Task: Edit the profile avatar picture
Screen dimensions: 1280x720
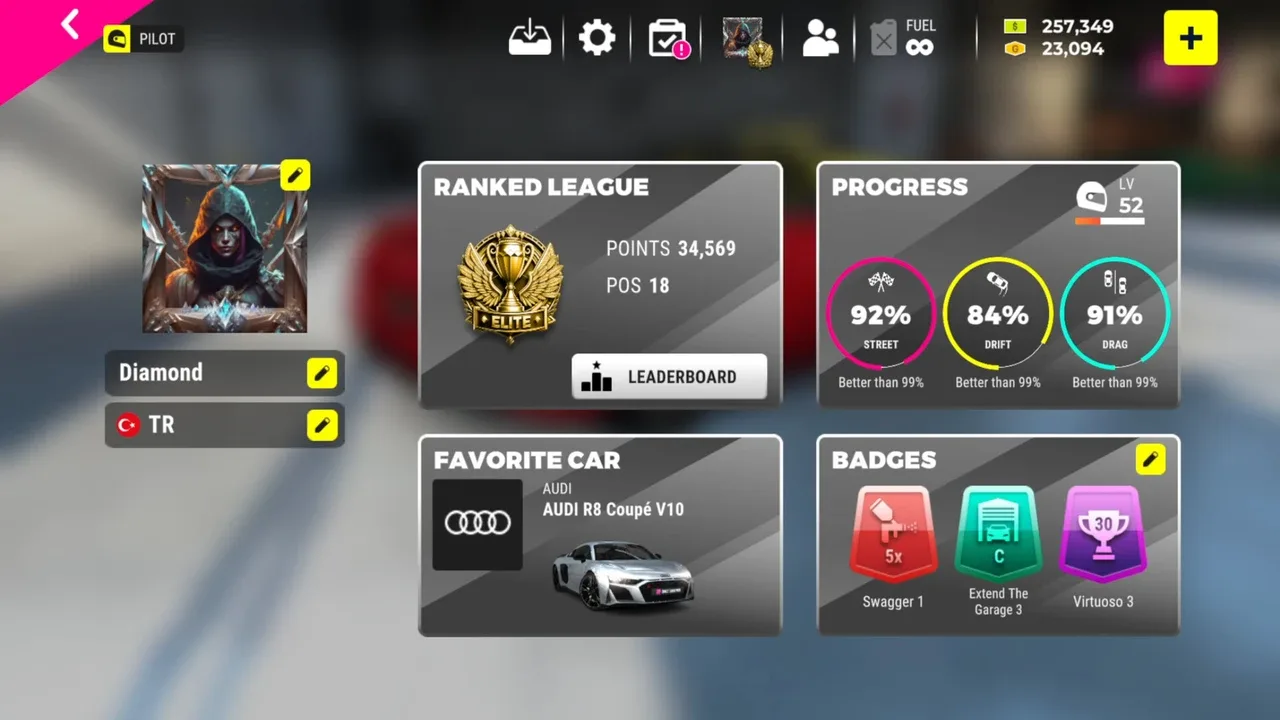Action: coord(295,175)
